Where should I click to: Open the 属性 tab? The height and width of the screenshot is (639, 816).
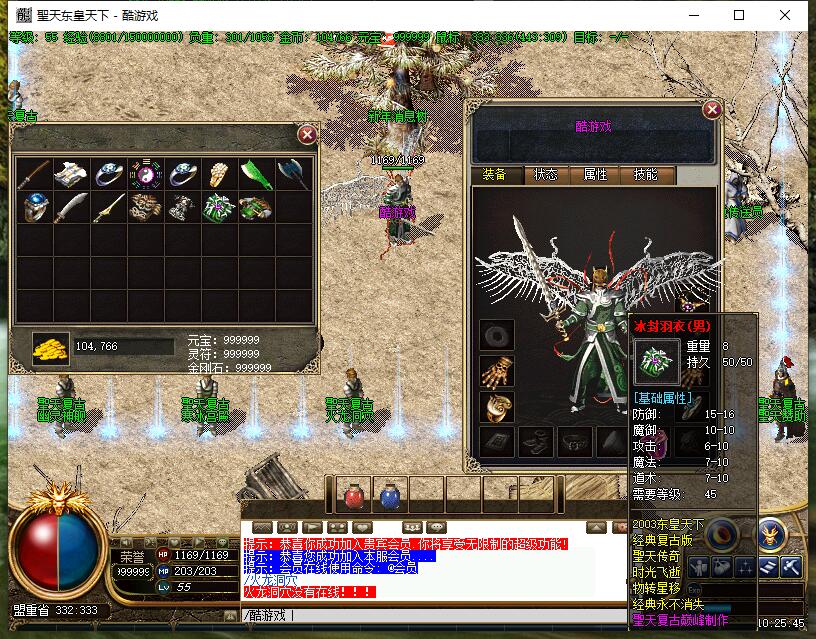pyautogui.click(x=596, y=174)
